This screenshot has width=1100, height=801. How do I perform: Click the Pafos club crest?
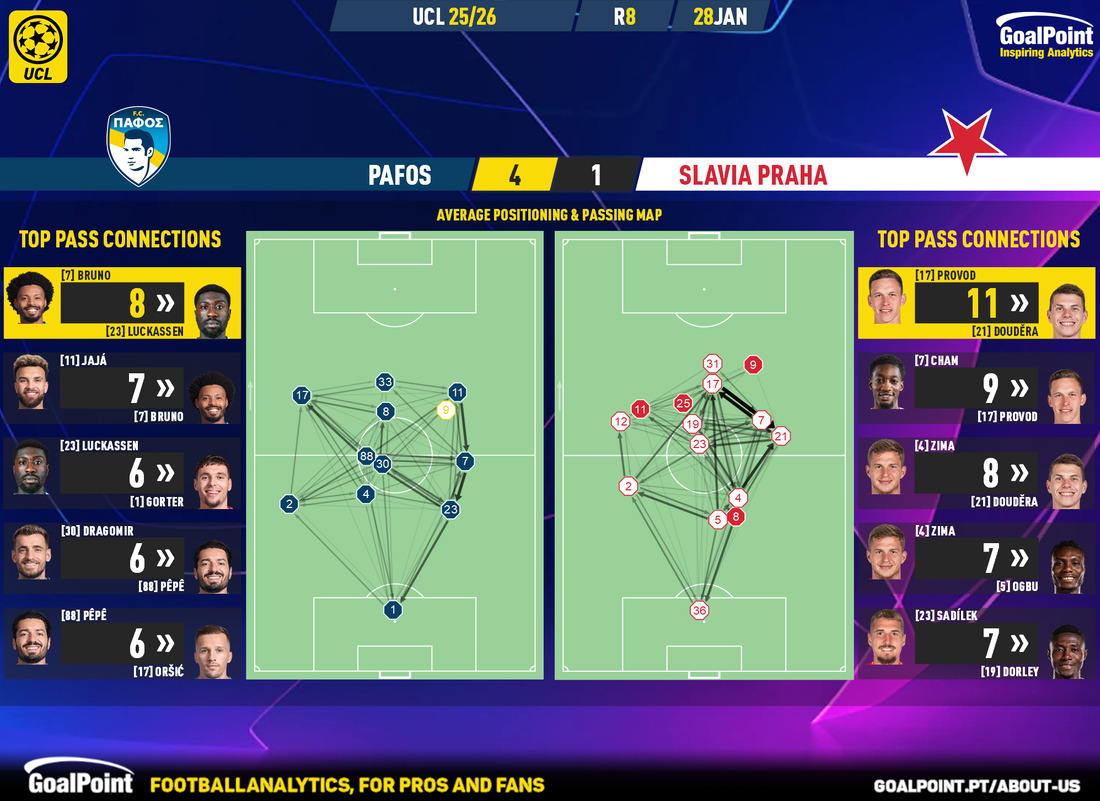coord(140,148)
